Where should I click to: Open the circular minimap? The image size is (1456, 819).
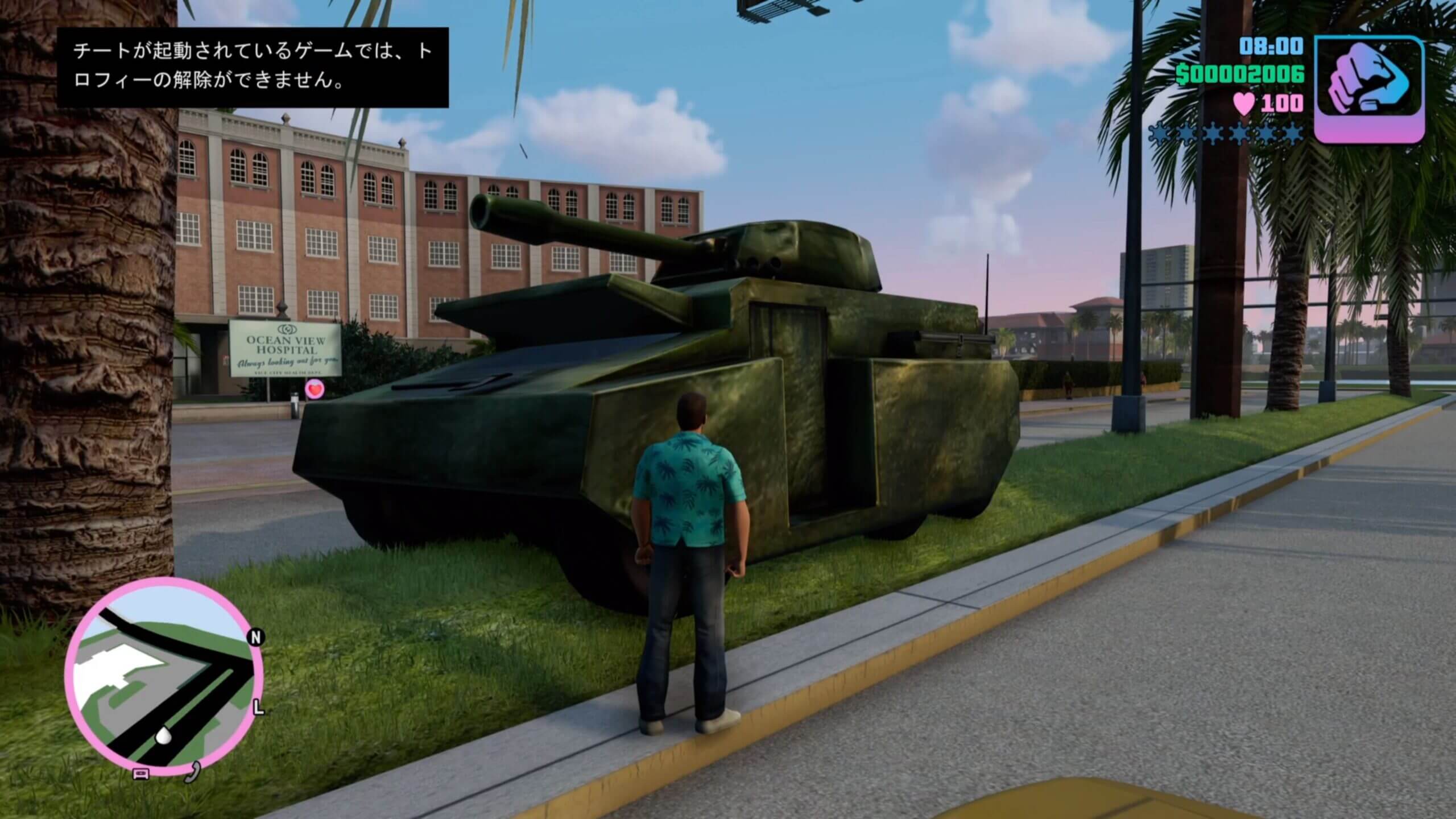point(164,679)
